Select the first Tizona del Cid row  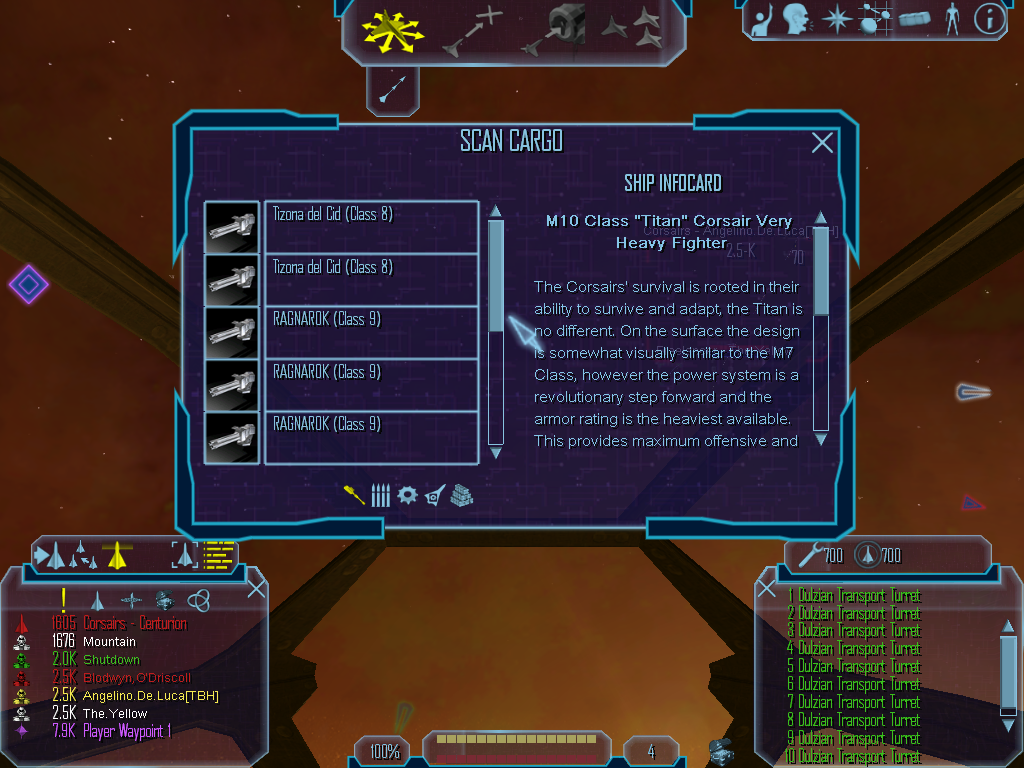coord(370,227)
